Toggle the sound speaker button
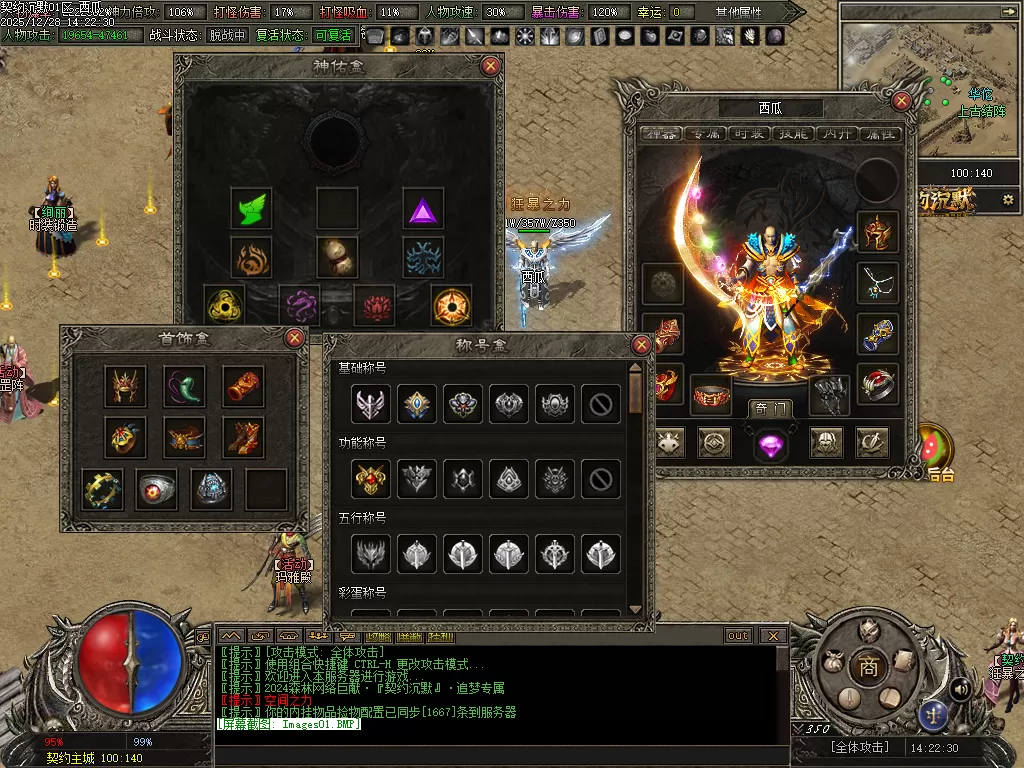 point(959,688)
